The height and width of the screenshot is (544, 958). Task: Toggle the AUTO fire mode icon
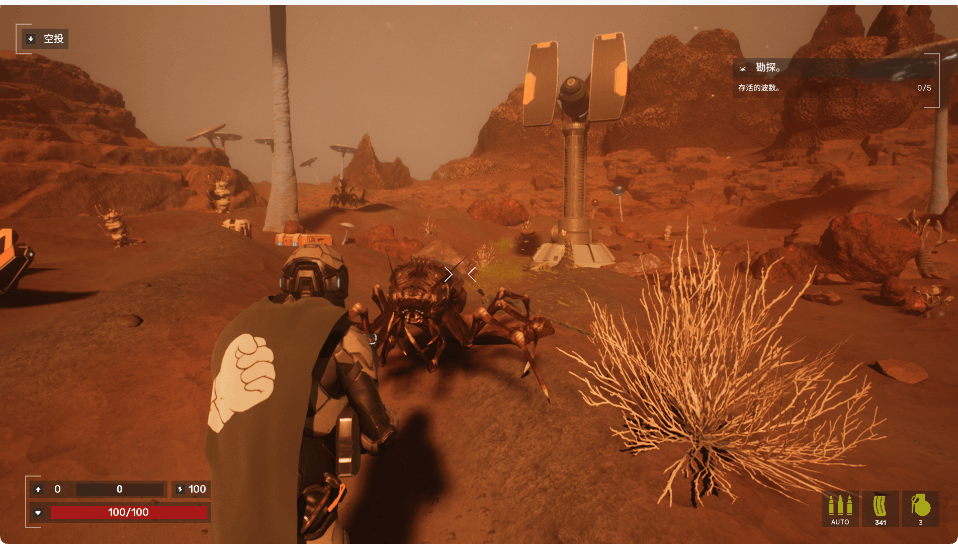[x=839, y=508]
